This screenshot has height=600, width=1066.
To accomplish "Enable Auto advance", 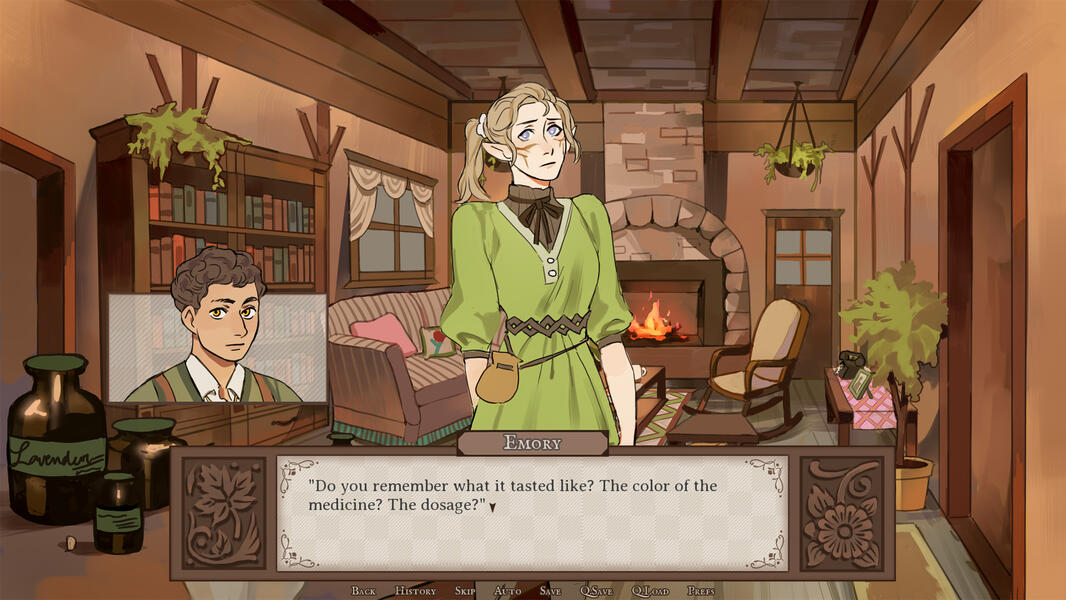I will 507,591.
